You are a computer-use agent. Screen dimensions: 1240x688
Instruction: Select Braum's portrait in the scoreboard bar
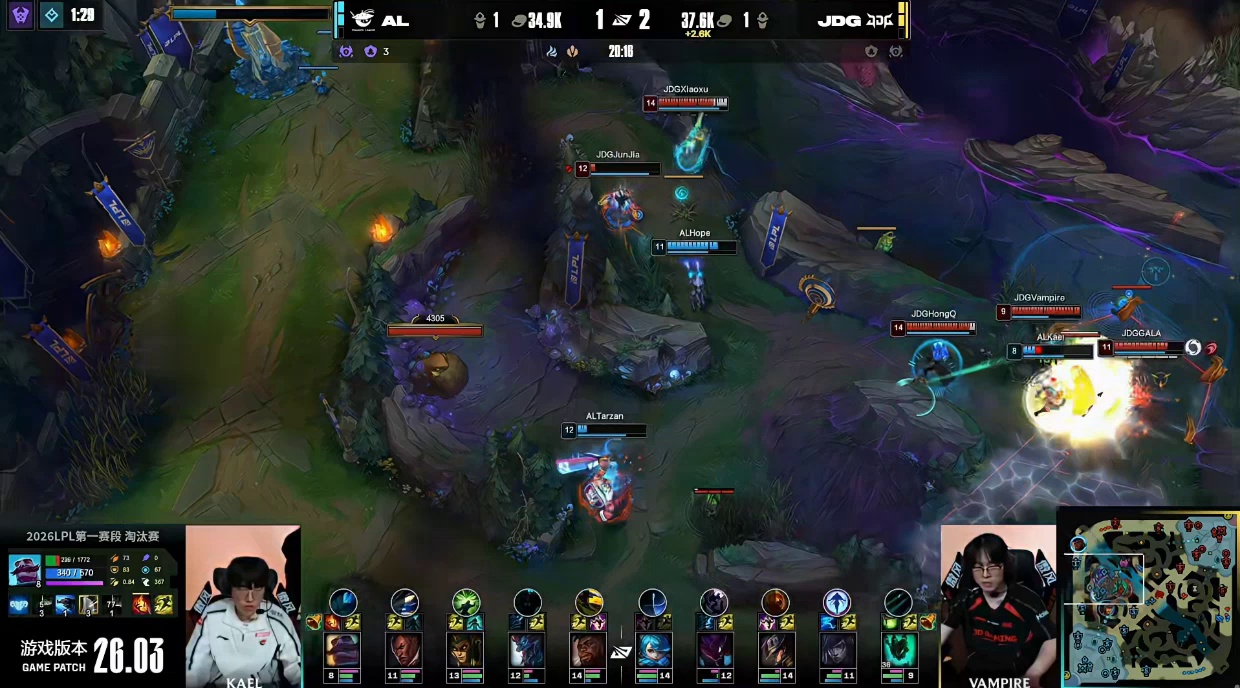(x=342, y=649)
